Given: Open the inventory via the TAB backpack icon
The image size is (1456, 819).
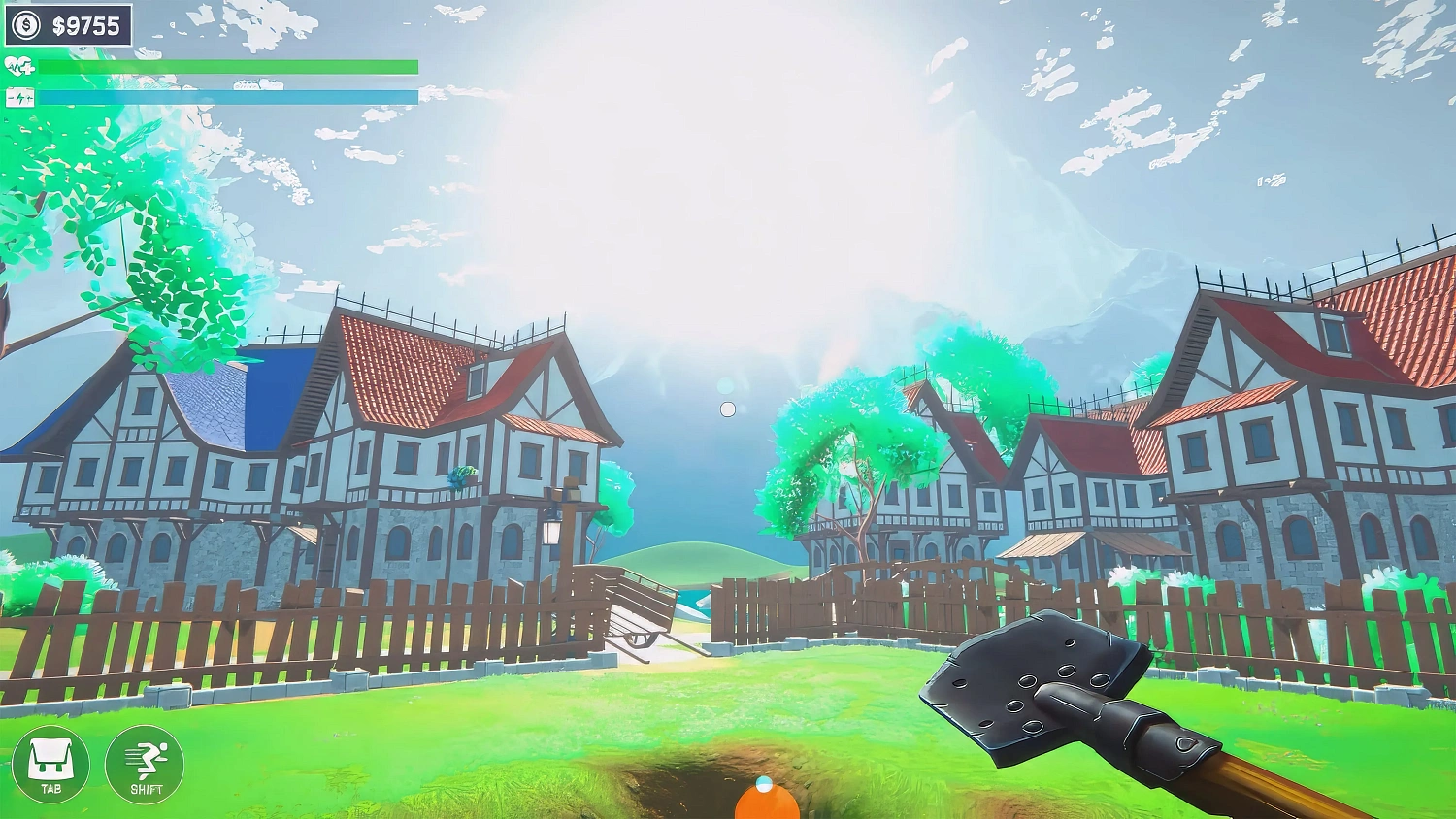Looking at the screenshot, I should point(53,766).
